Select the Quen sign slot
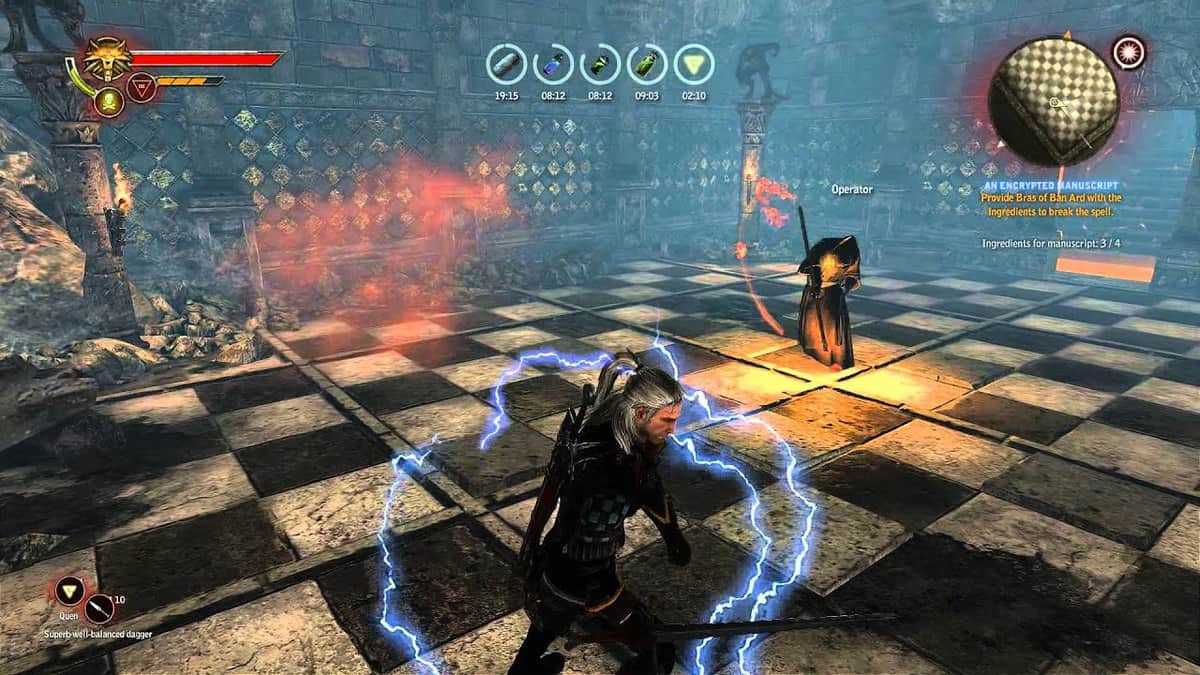 [x=70, y=588]
